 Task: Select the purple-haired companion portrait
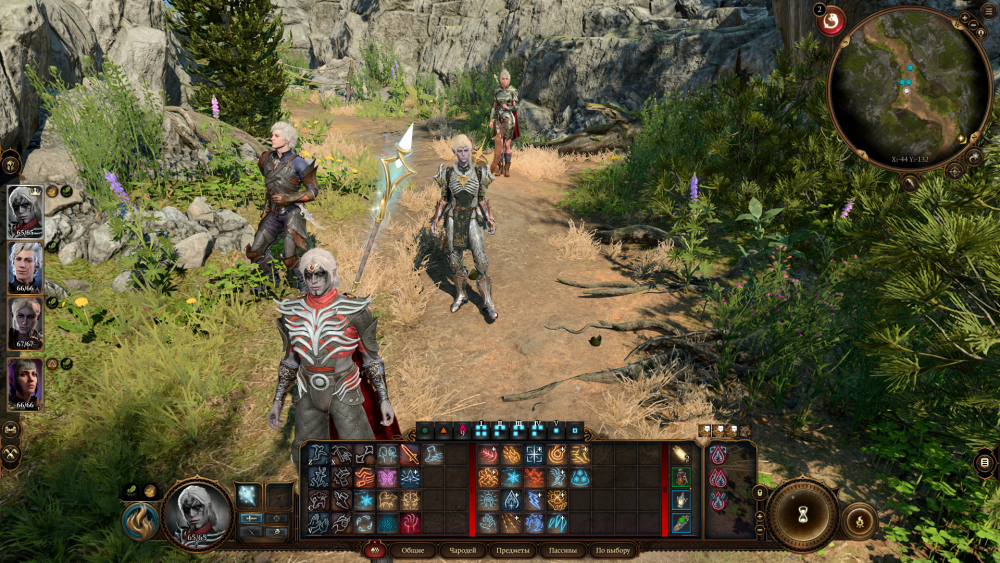[x=24, y=383]
